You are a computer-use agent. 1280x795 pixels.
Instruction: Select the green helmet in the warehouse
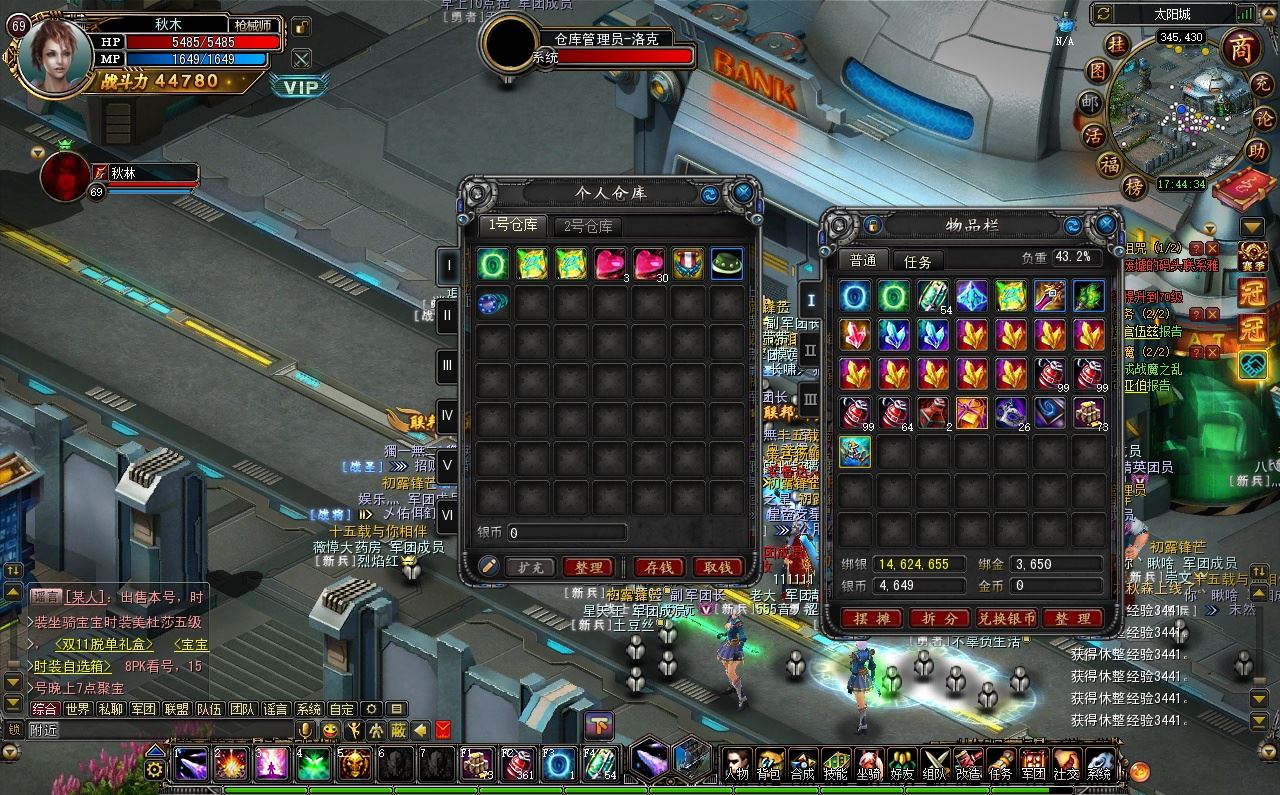[727, 264]
